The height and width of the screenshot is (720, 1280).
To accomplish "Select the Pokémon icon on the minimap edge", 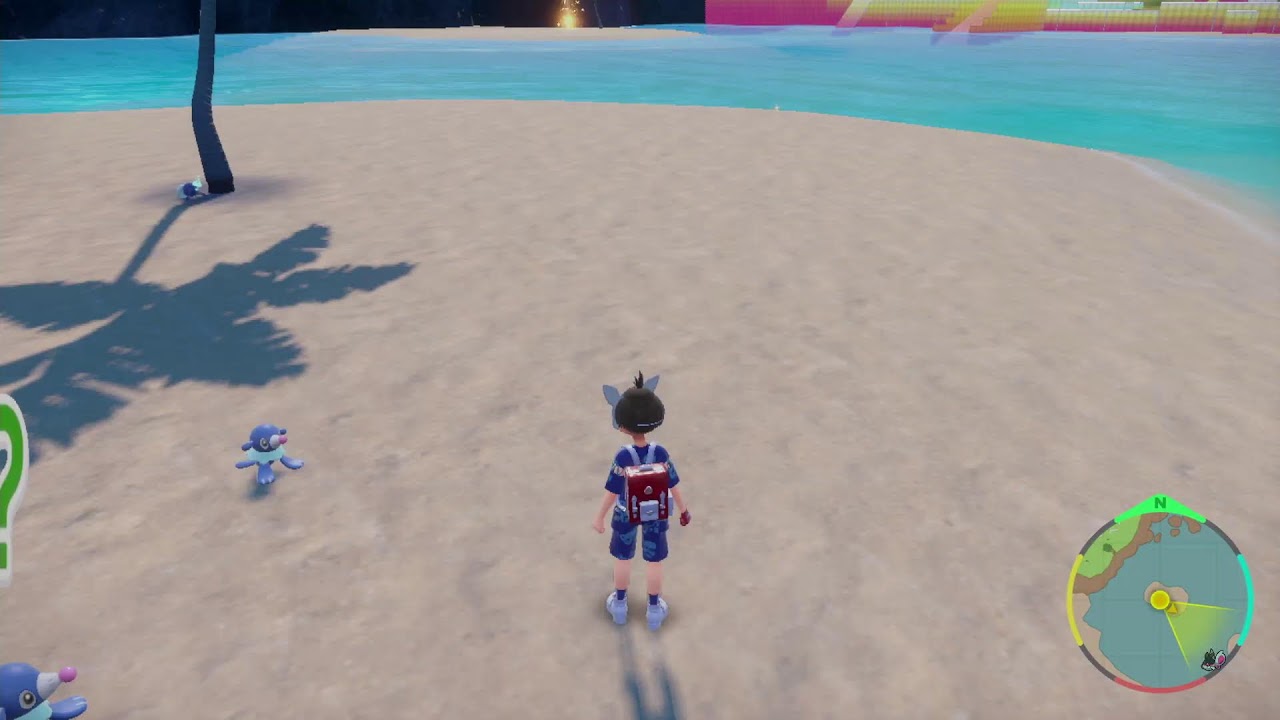I will [1213, 659].
